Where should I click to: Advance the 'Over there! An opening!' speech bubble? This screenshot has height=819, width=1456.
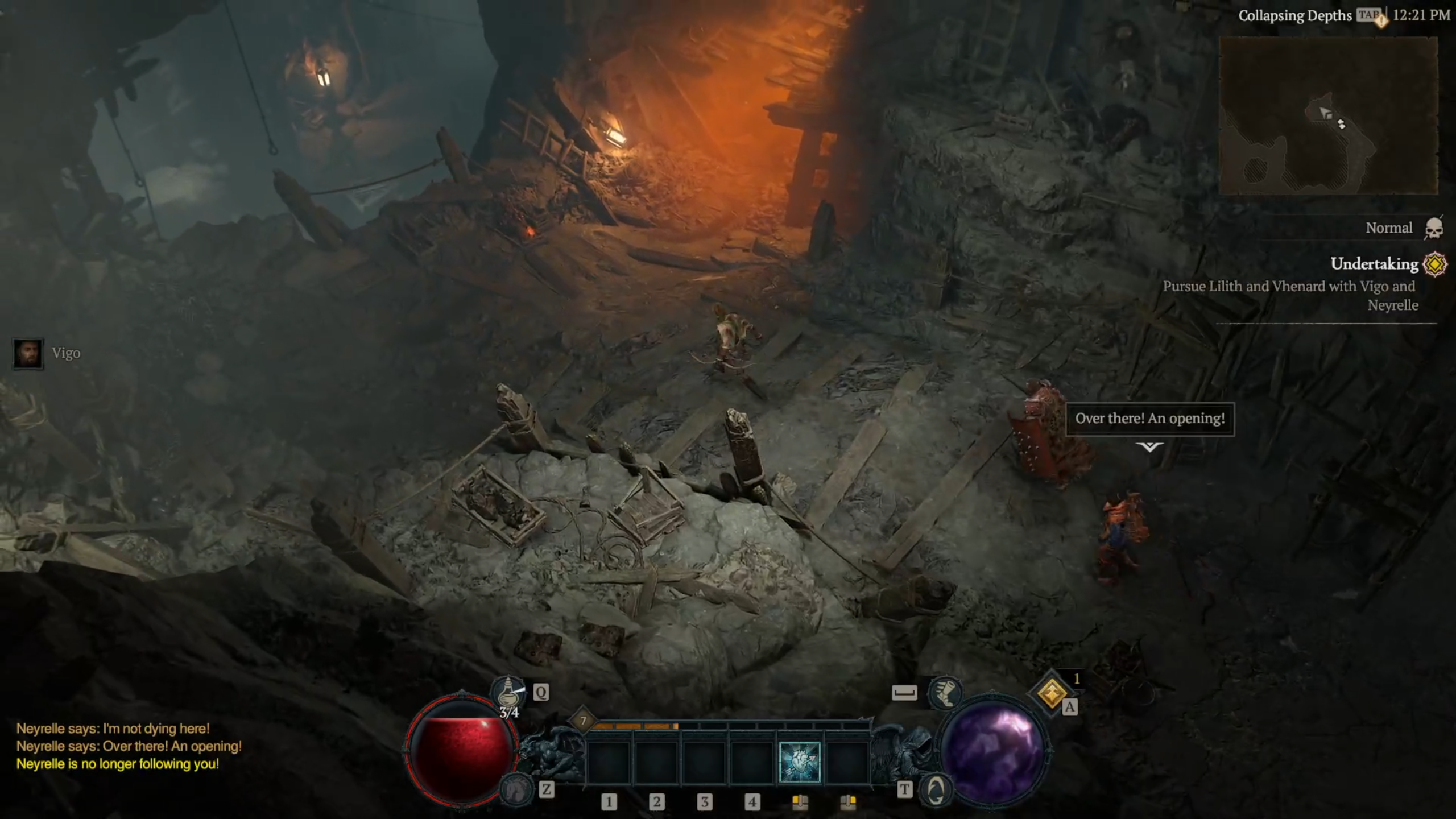[x=1149, y=419]
